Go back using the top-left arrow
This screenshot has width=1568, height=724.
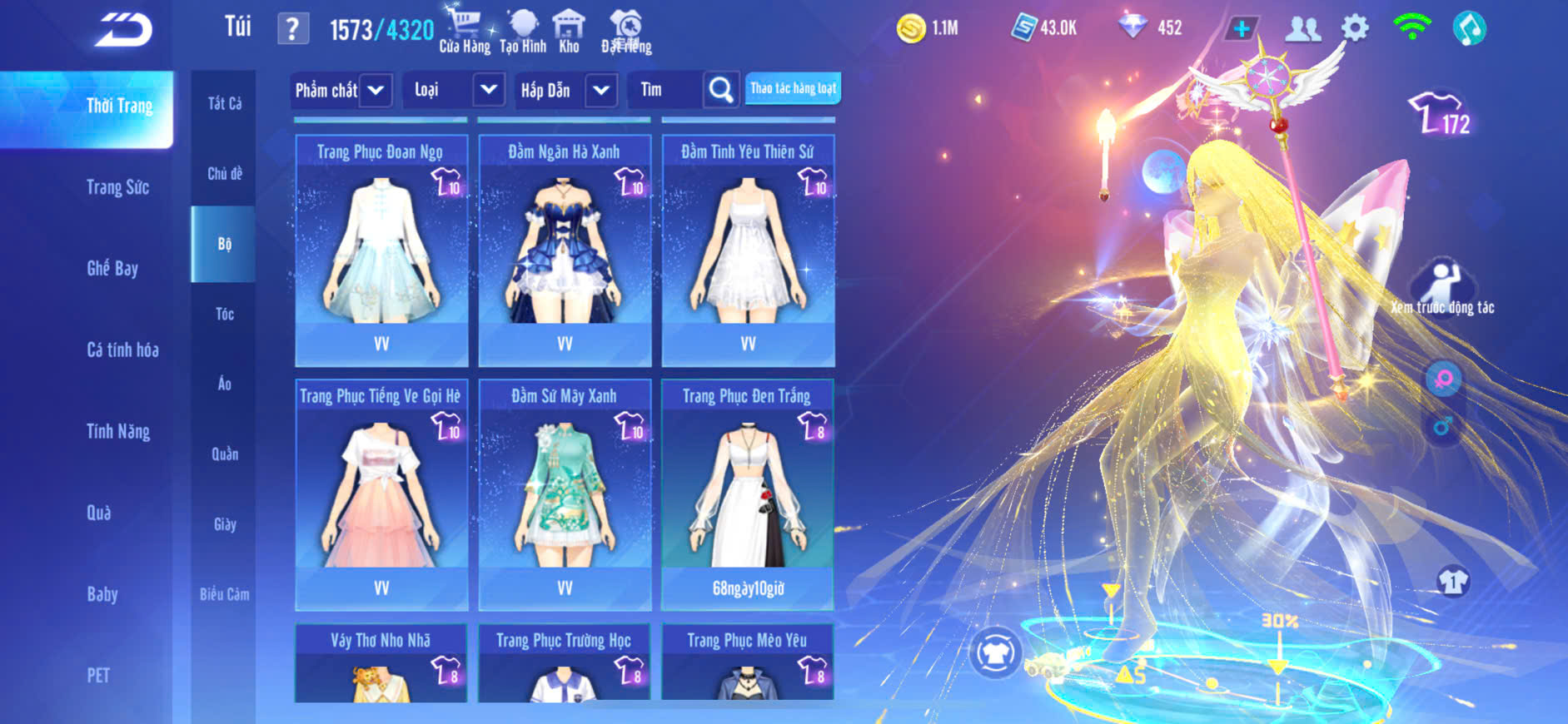click(123, 30)
